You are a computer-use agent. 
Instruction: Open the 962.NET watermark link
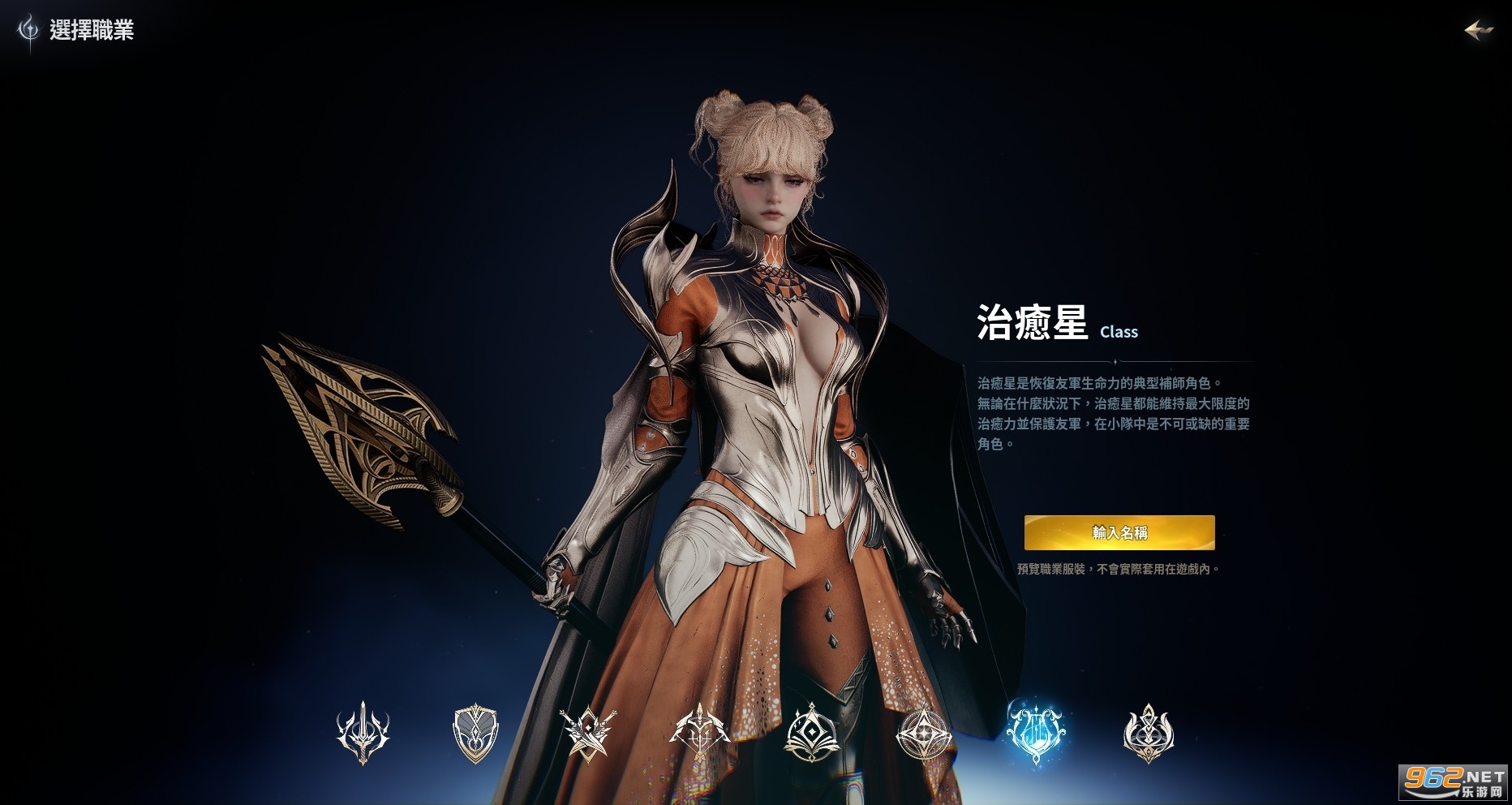click(x=1454, y=781)
